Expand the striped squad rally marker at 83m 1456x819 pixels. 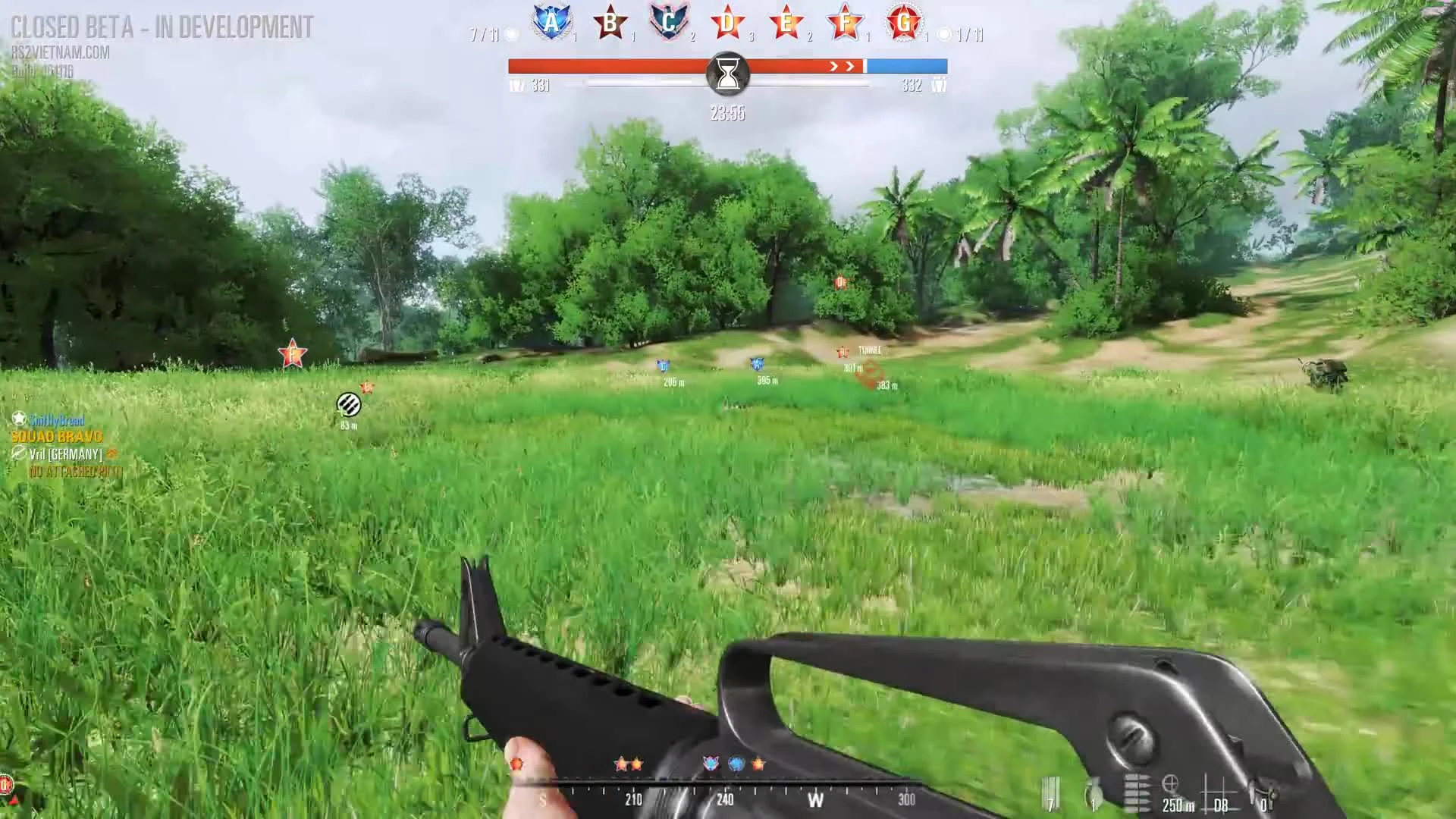click(348, 404)
